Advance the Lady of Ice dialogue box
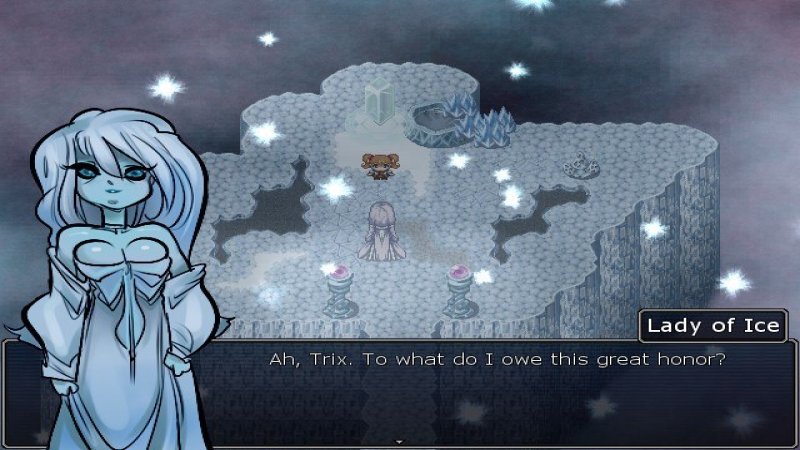 [x=500, y=390]
